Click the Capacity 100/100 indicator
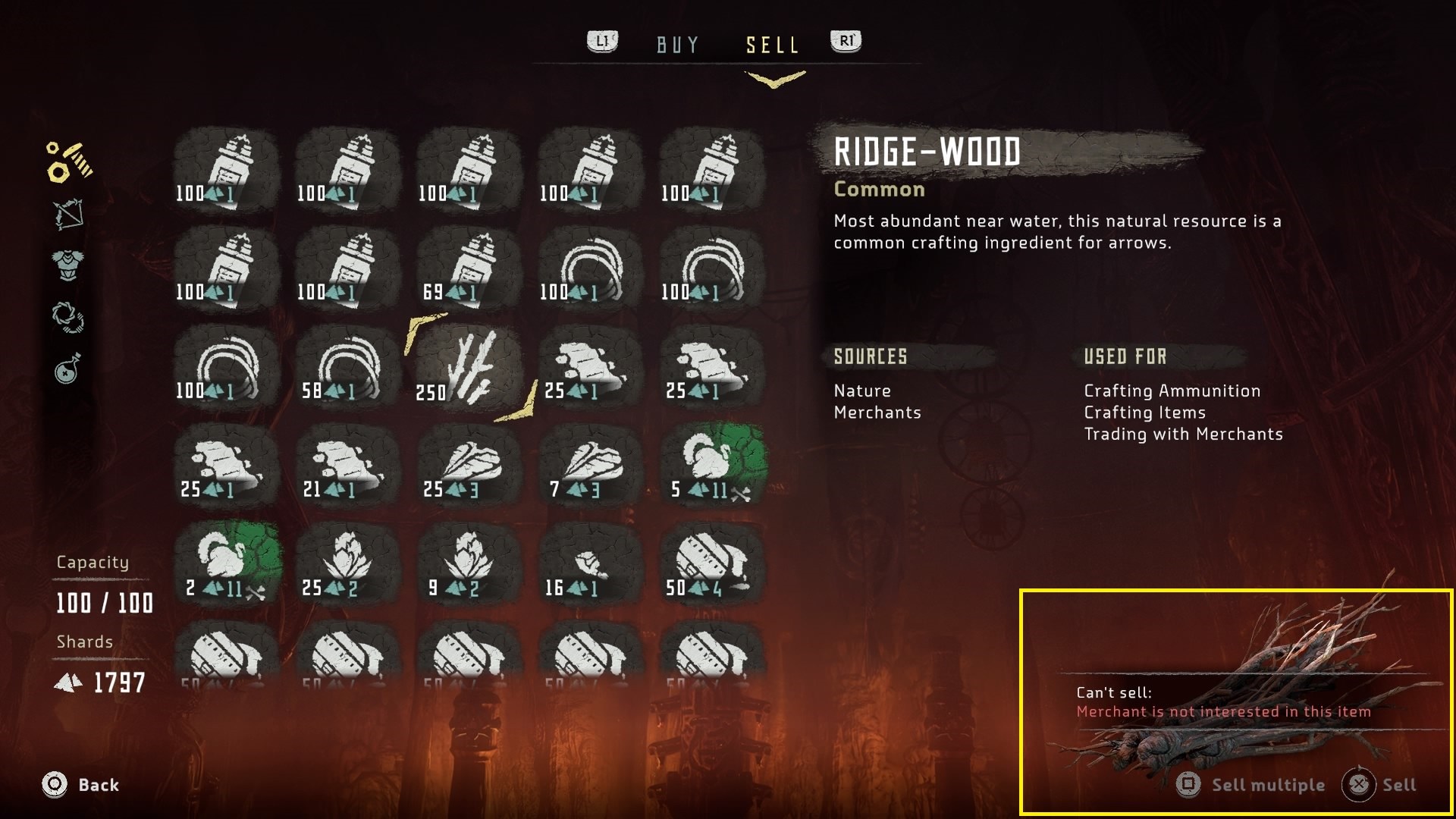The image size is (1456, 819). [x=104, y=604]
